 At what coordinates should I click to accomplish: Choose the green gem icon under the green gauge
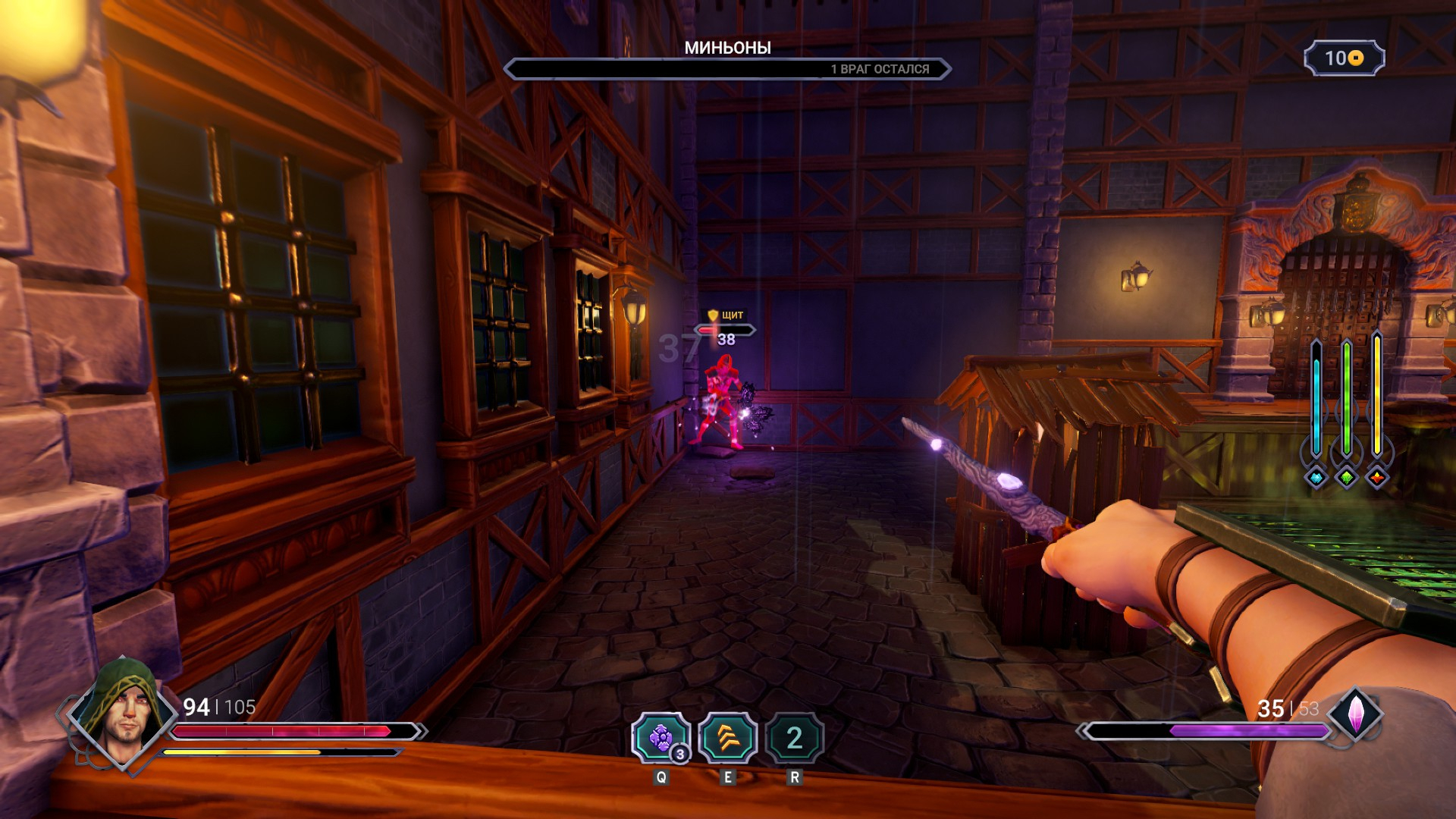click(1346, 478)
